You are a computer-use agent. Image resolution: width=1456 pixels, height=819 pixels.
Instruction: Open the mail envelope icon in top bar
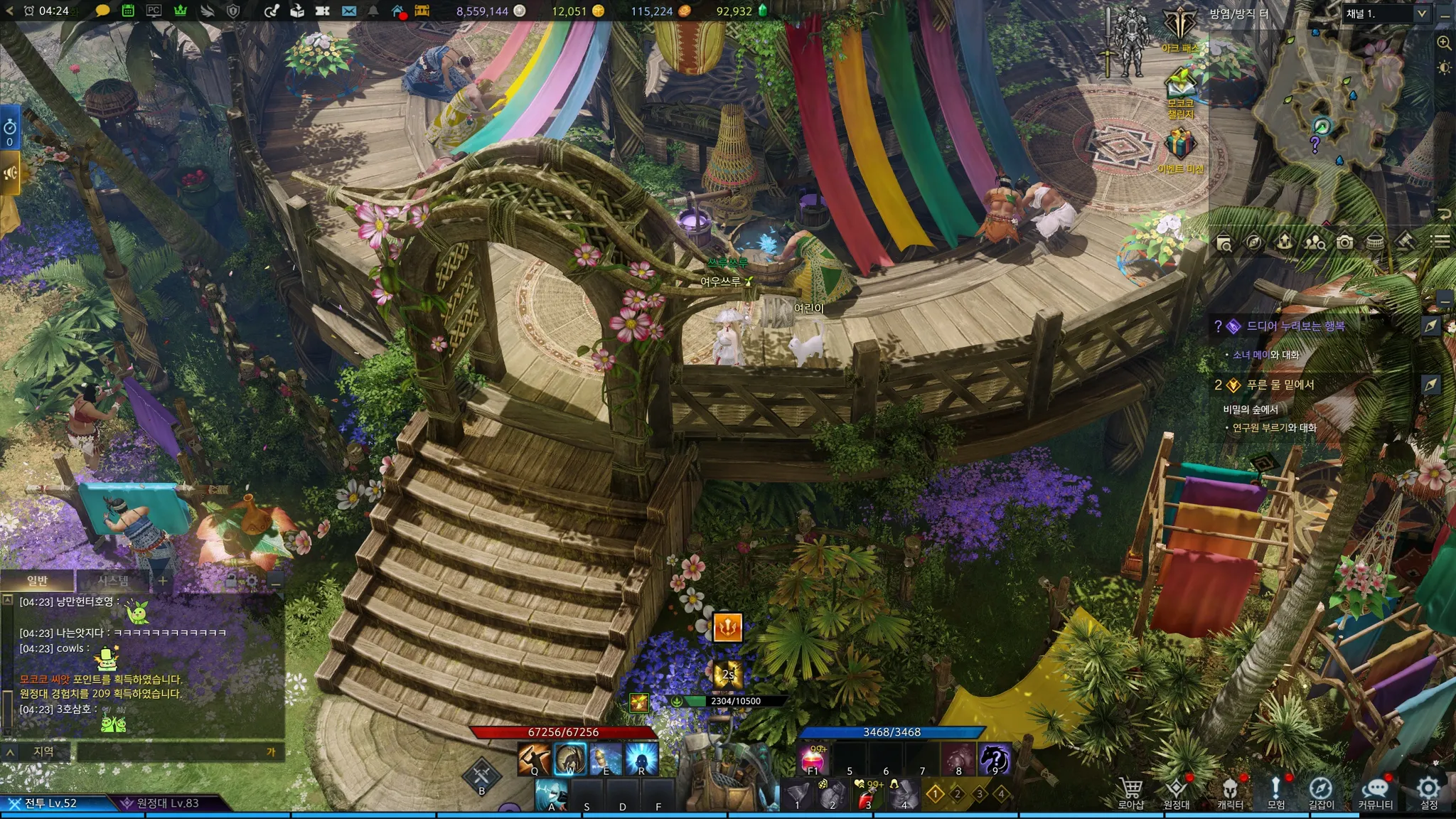coord(348,11)
